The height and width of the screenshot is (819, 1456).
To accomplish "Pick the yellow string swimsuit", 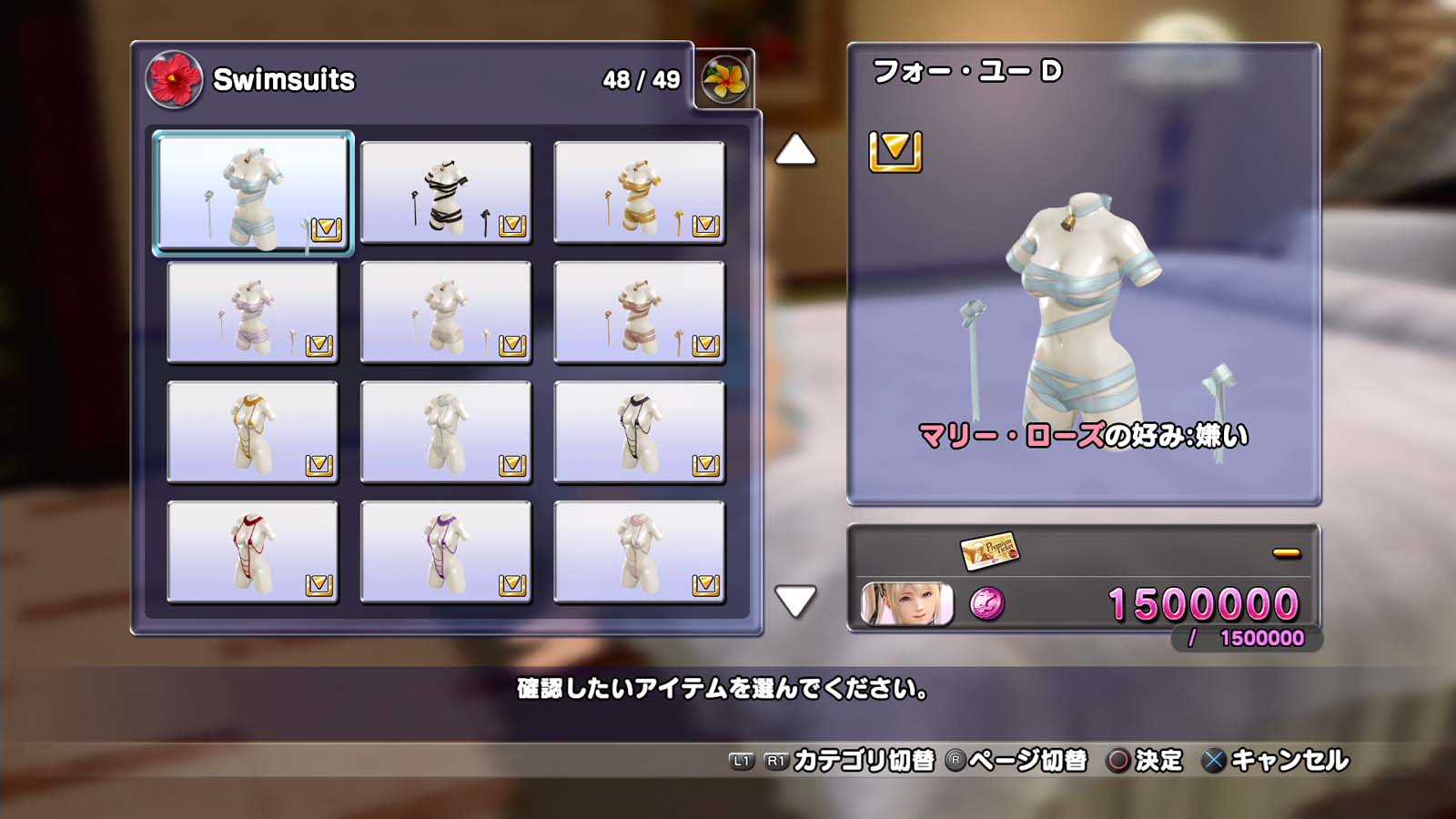I will click(253, 432).
